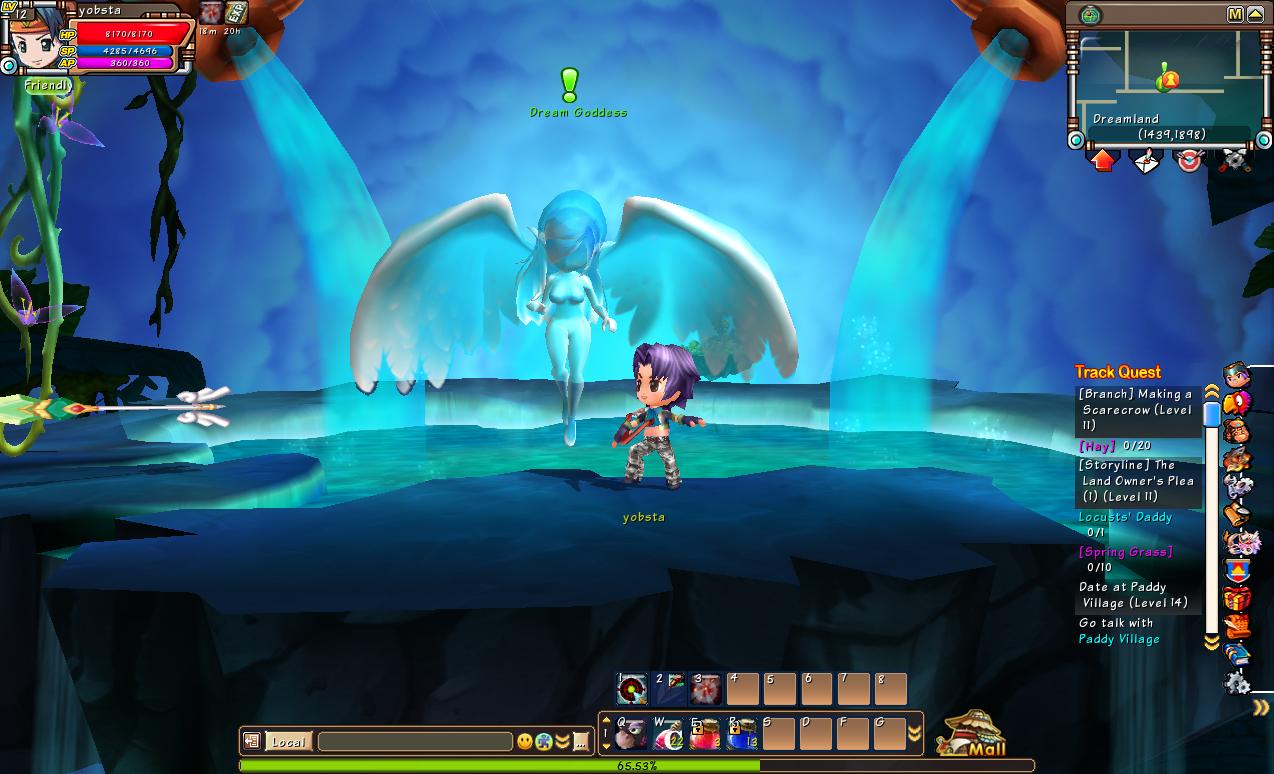This screenshot has height=774, width=1274.
Task: Select the Local chat channel button
Action: (x=288, y=741)
